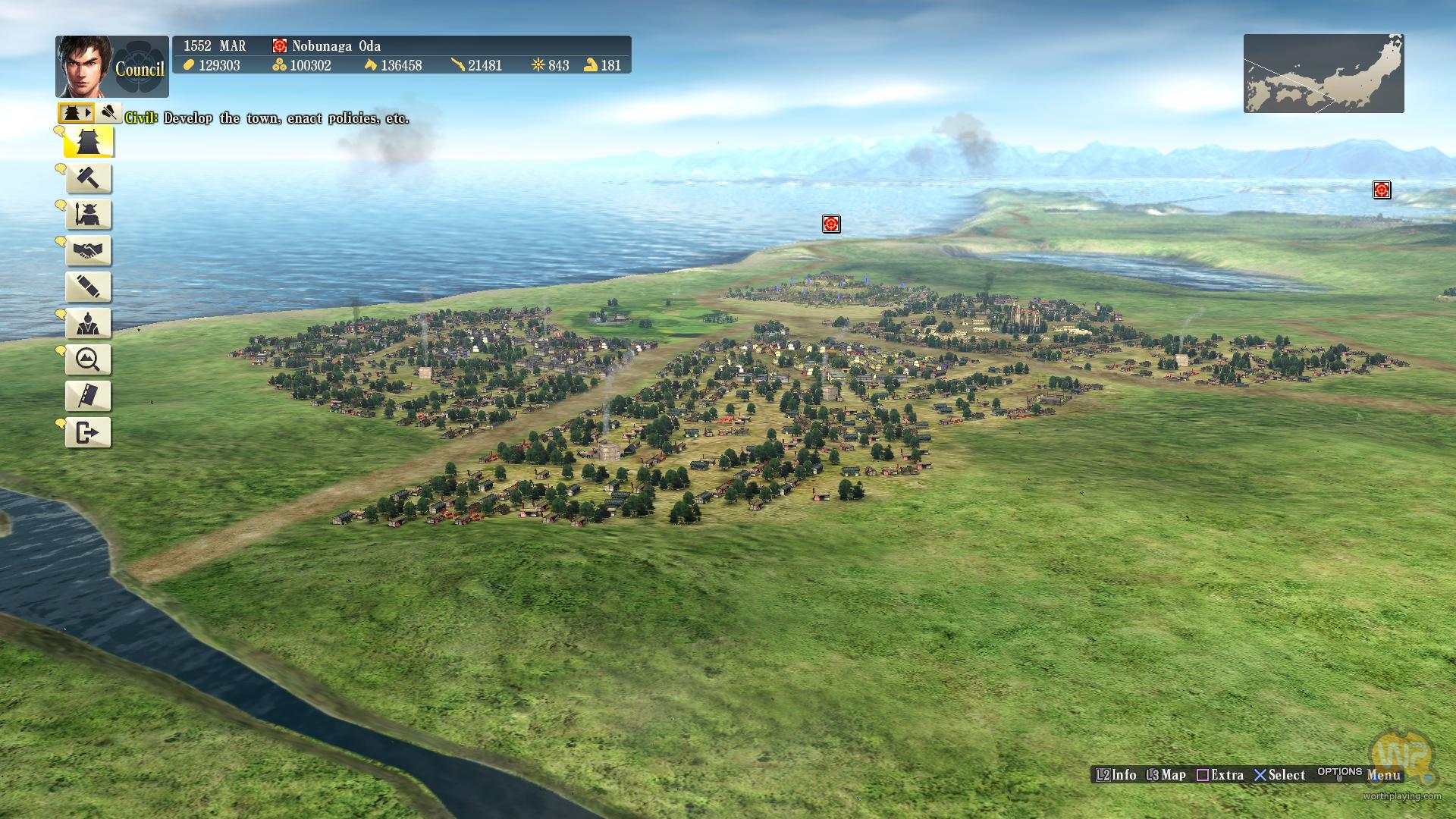This screenshot has width=1456, height=819.
Task: Choose the magnifying glass survey command
Action: pyautogui.click(x=89, y=359)
